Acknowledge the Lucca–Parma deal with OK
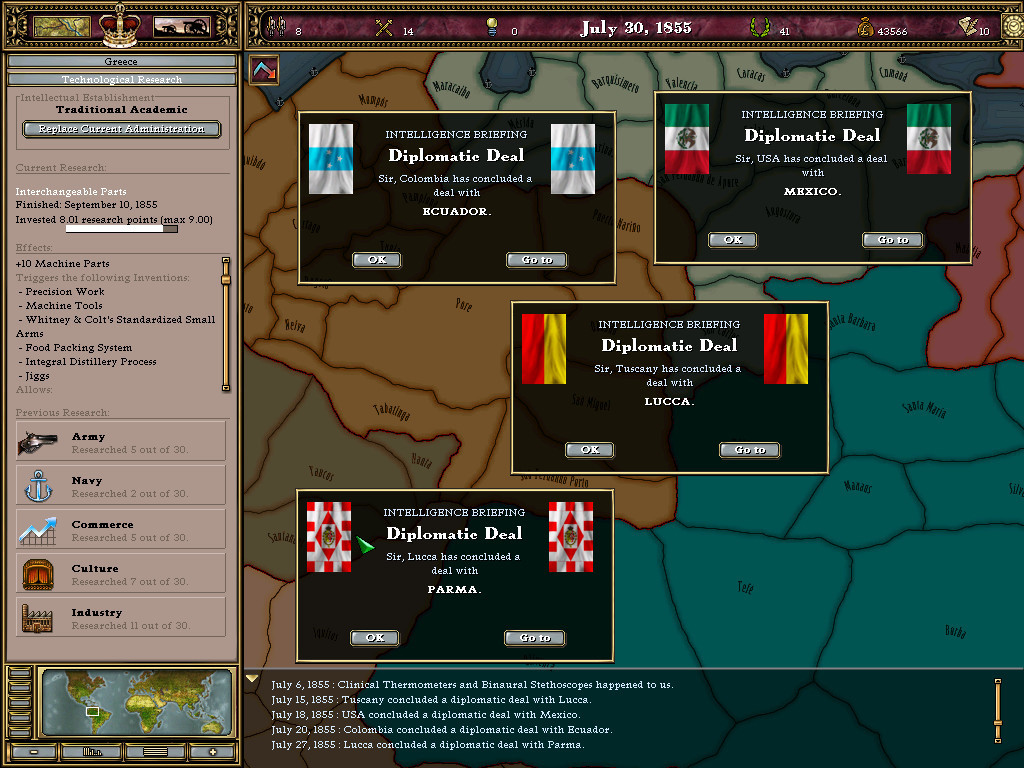 click(x=374, y=638)
